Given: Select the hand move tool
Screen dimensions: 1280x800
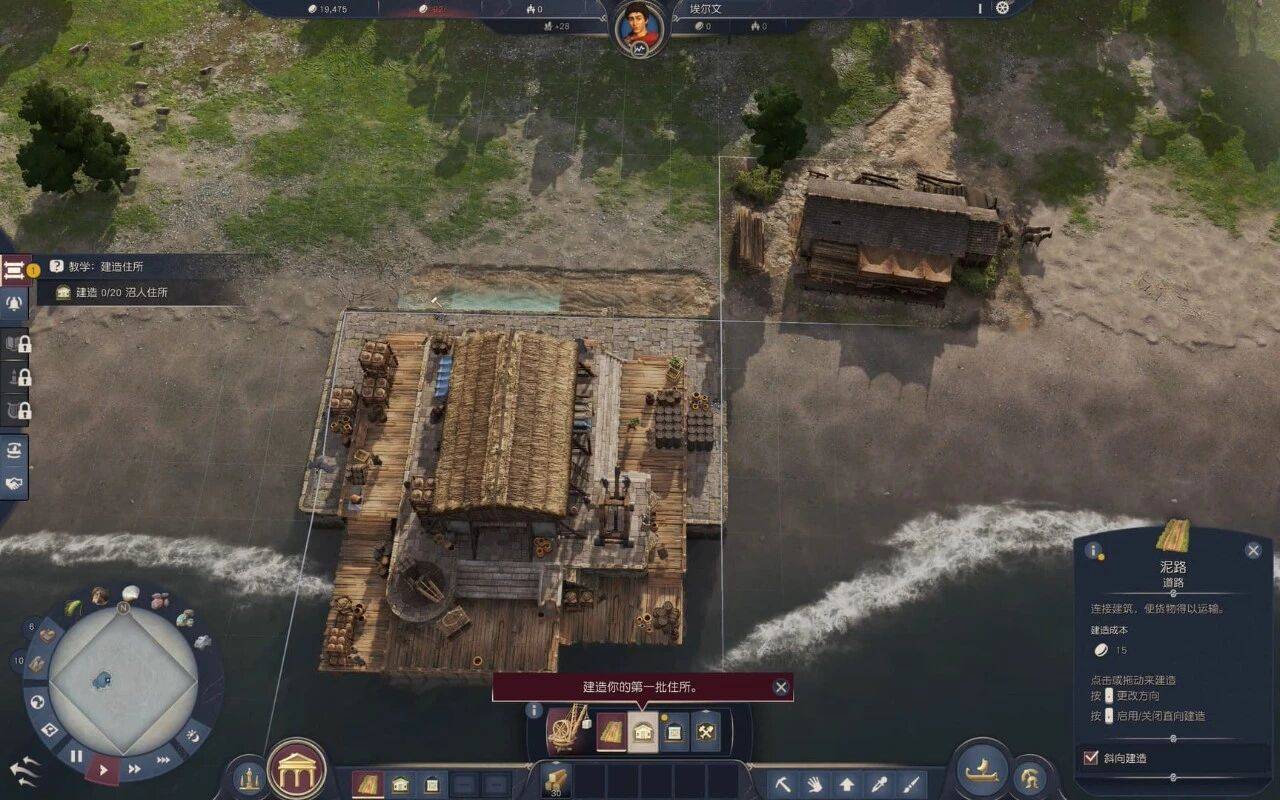Looking at the screenshot, I should 814,784.
